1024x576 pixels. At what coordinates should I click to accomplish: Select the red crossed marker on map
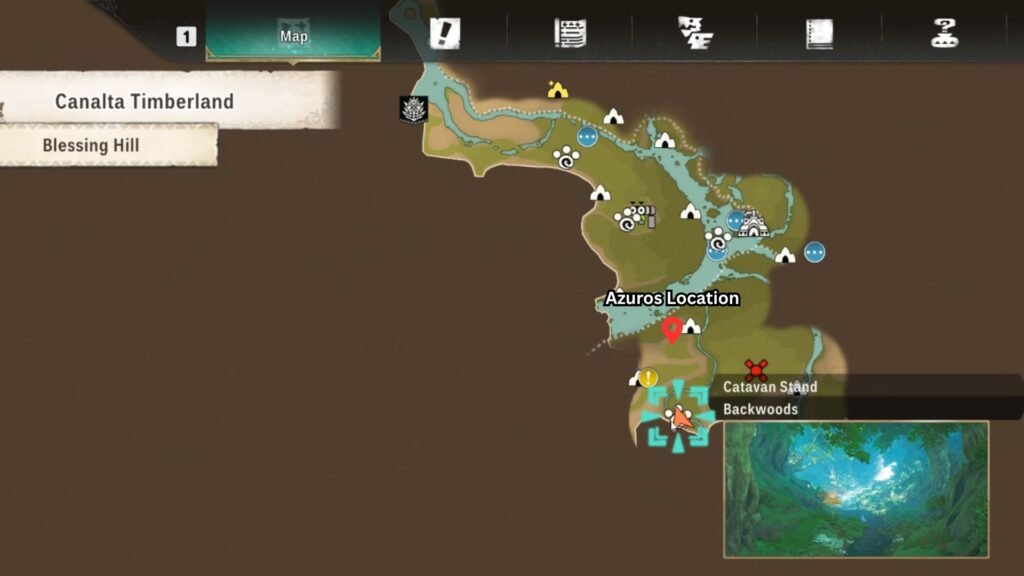(756, 370)
